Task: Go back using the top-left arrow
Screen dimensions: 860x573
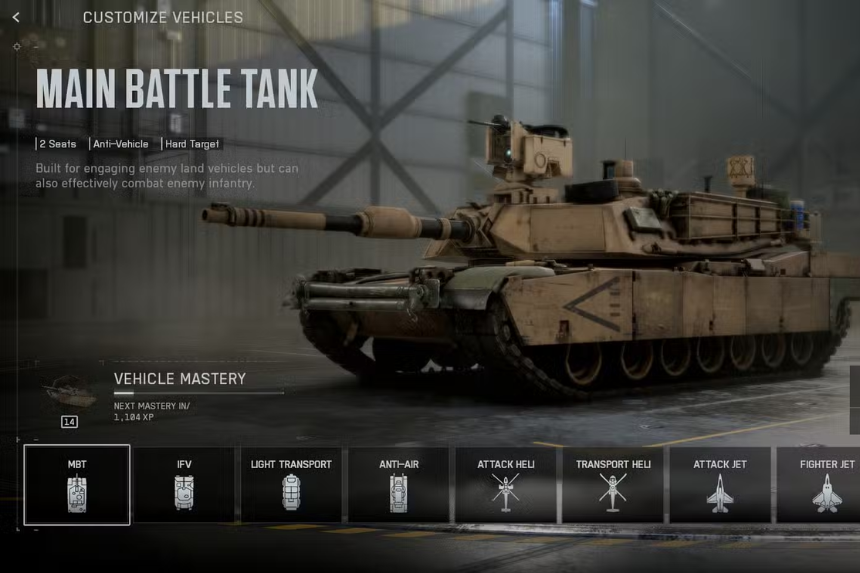Action: coord(16,17)
